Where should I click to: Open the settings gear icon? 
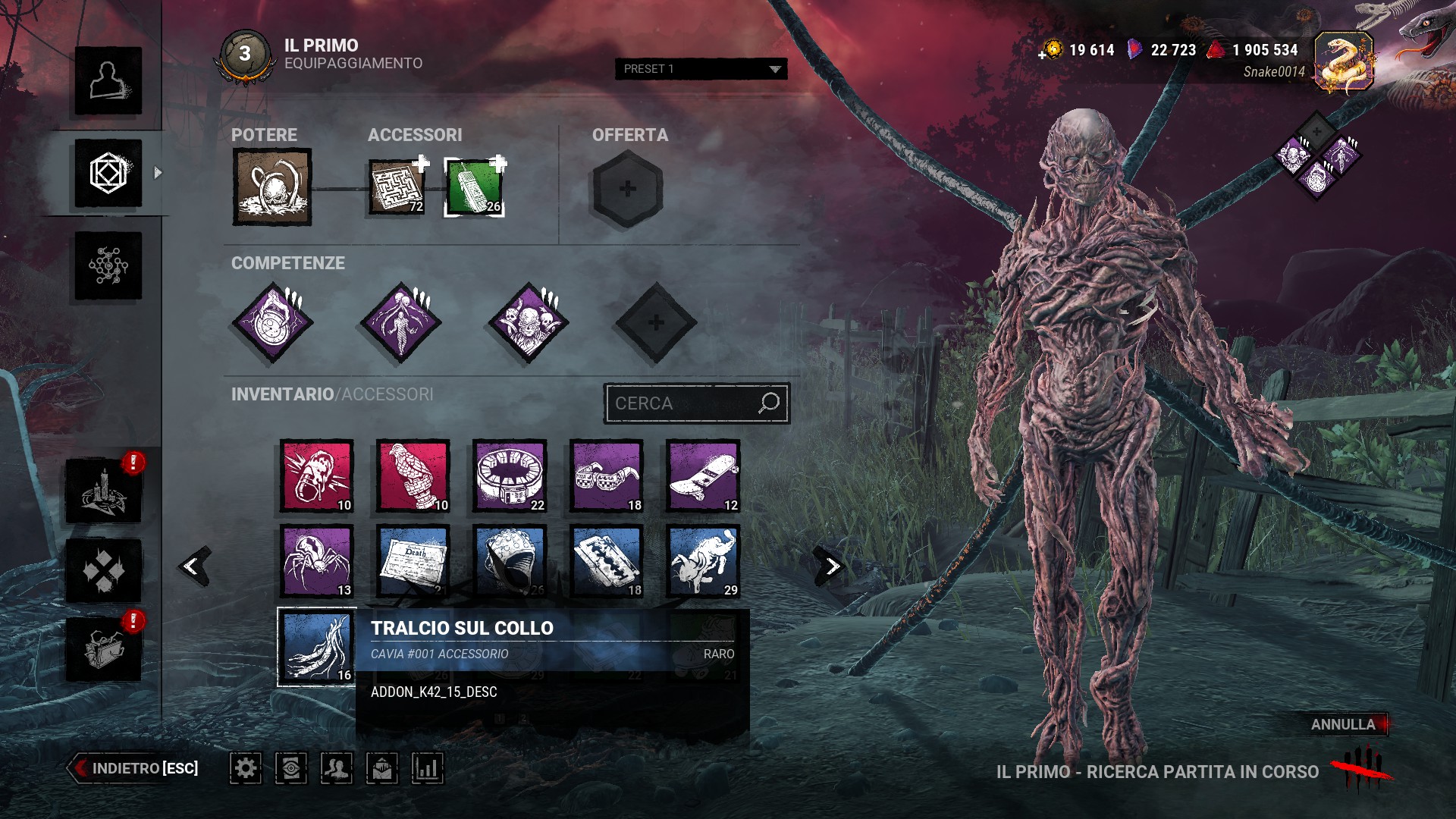(x=246, y=768)
